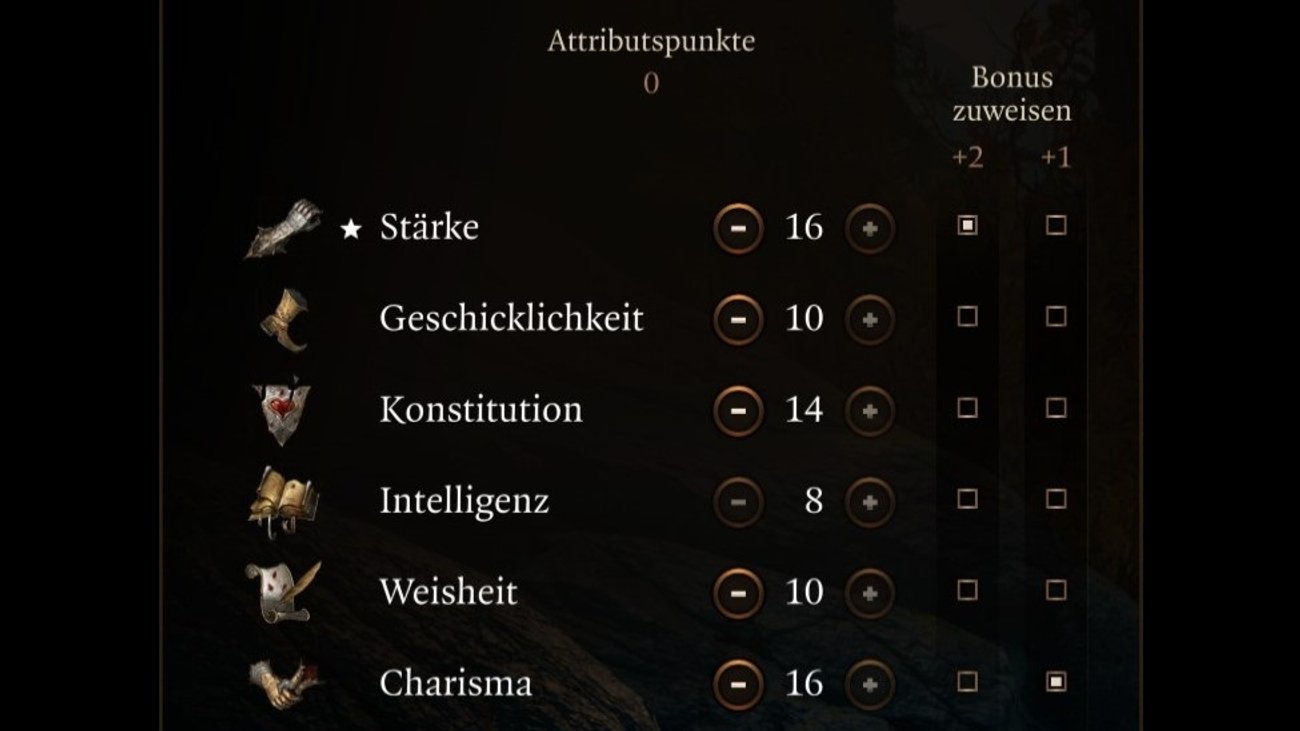The width and height of the screenshot is (1300, 731).
Task: Reduce Konstitution by one point
Action: point(738,410)
